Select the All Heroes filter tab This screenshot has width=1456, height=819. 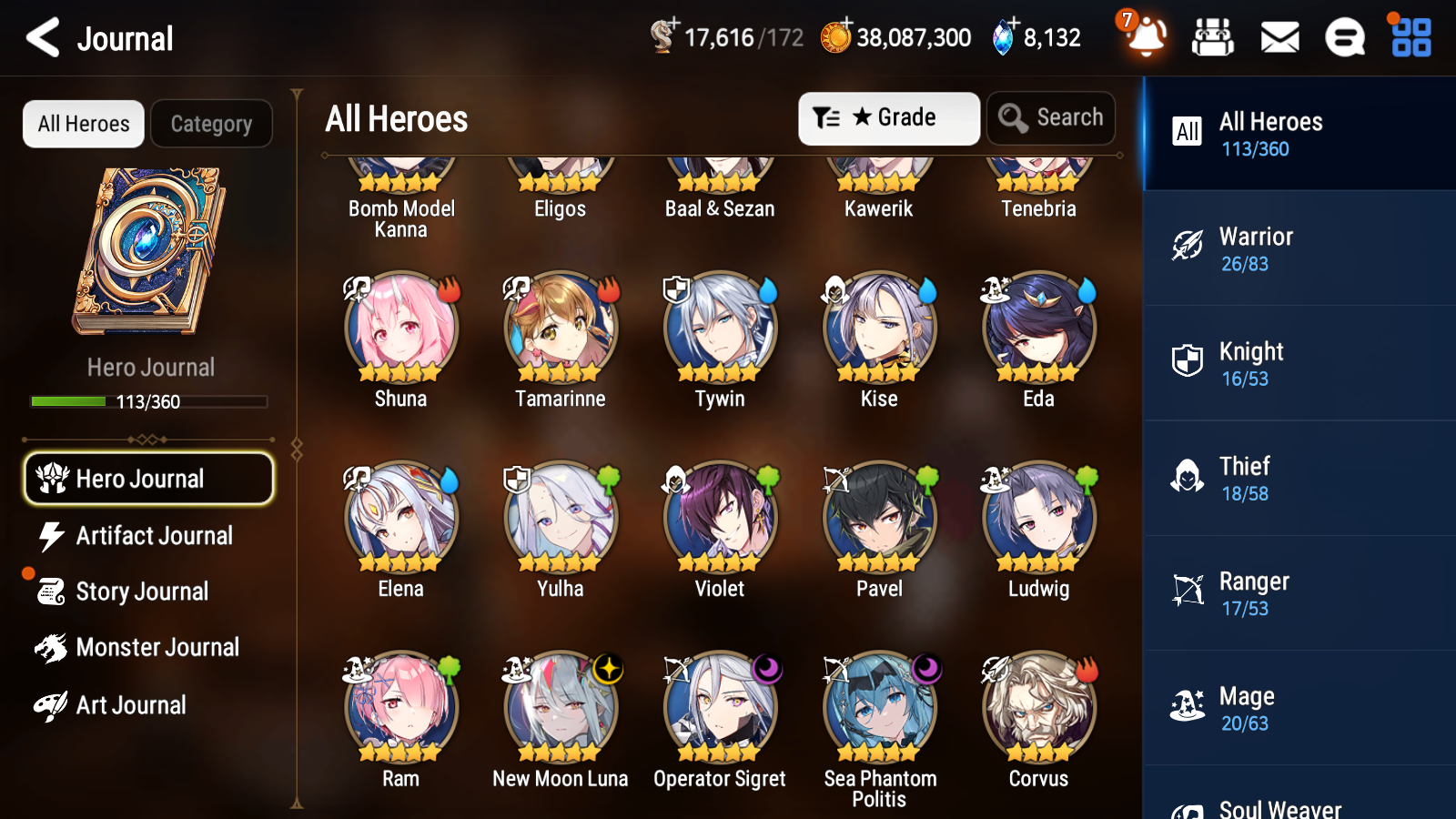pyautogui.click(x=83, y=124)
